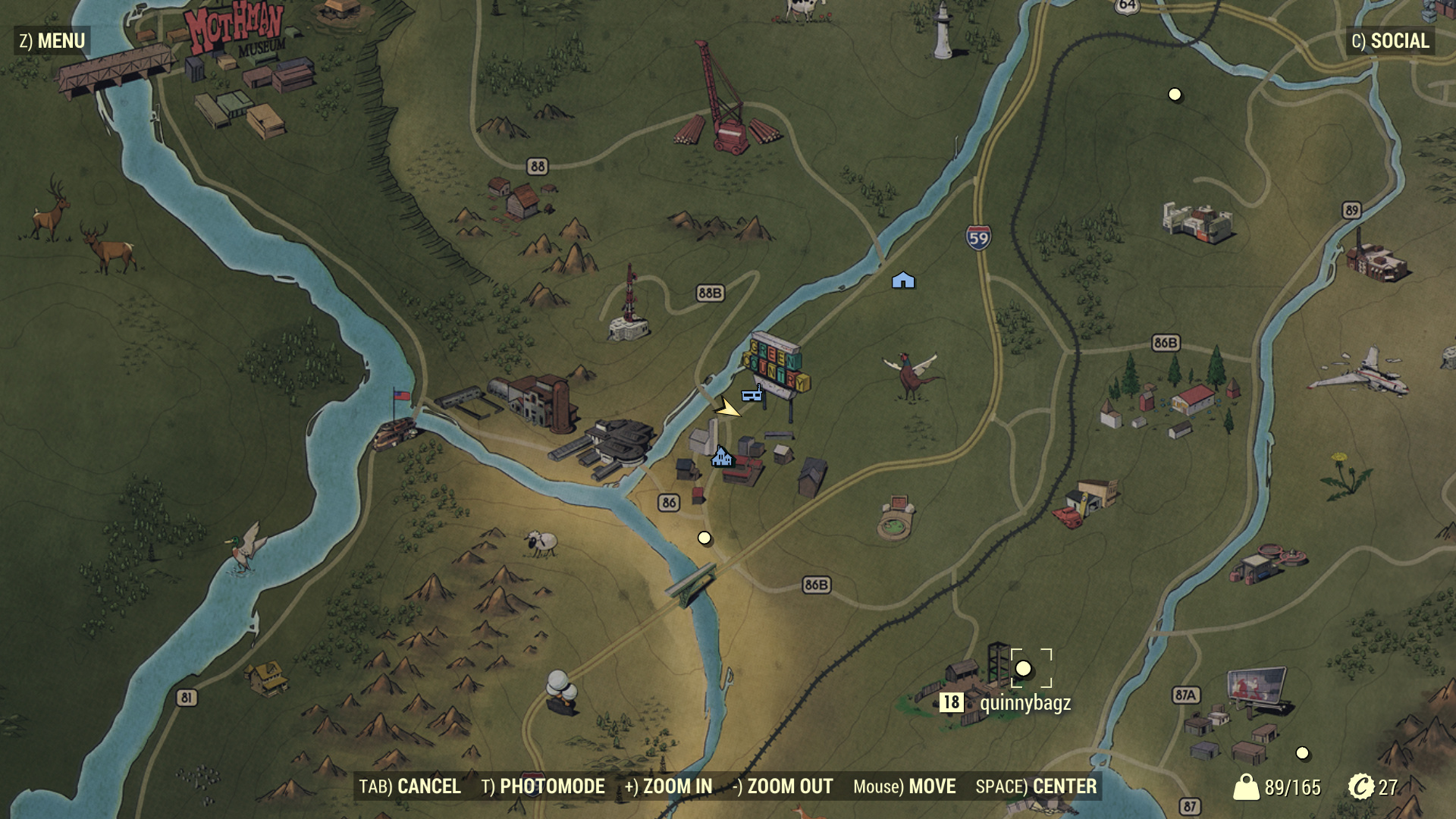The height and width of the screenshot is (819, 1456).
Task: Choose the red and white relay tower marker
Action: click(x=629, y=307)
